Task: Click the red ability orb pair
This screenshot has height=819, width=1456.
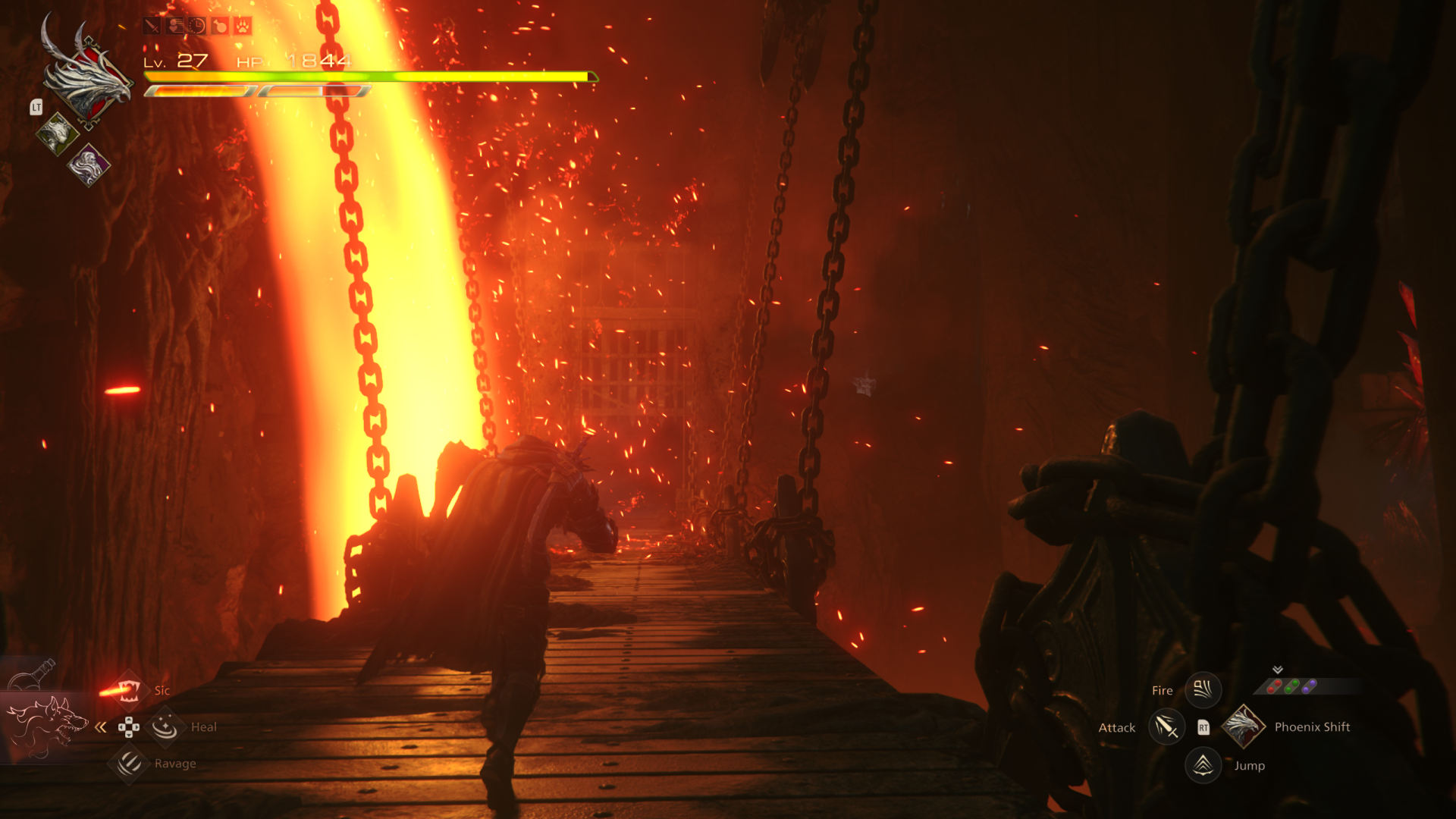Action: [x=1275, y=686]
